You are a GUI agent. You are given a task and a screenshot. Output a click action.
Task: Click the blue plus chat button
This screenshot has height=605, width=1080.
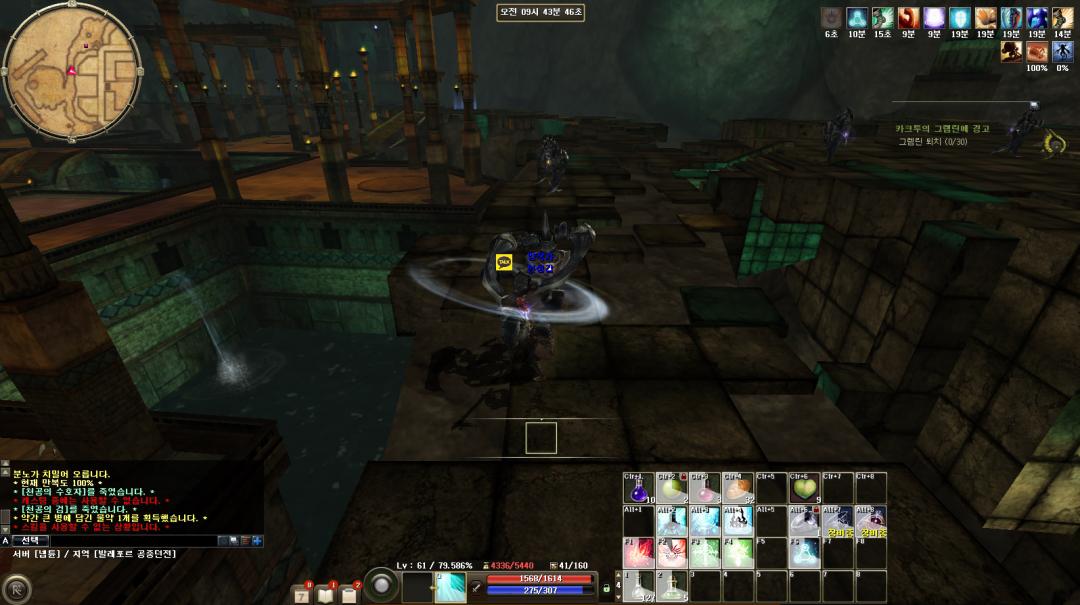[x=257, y=541]
